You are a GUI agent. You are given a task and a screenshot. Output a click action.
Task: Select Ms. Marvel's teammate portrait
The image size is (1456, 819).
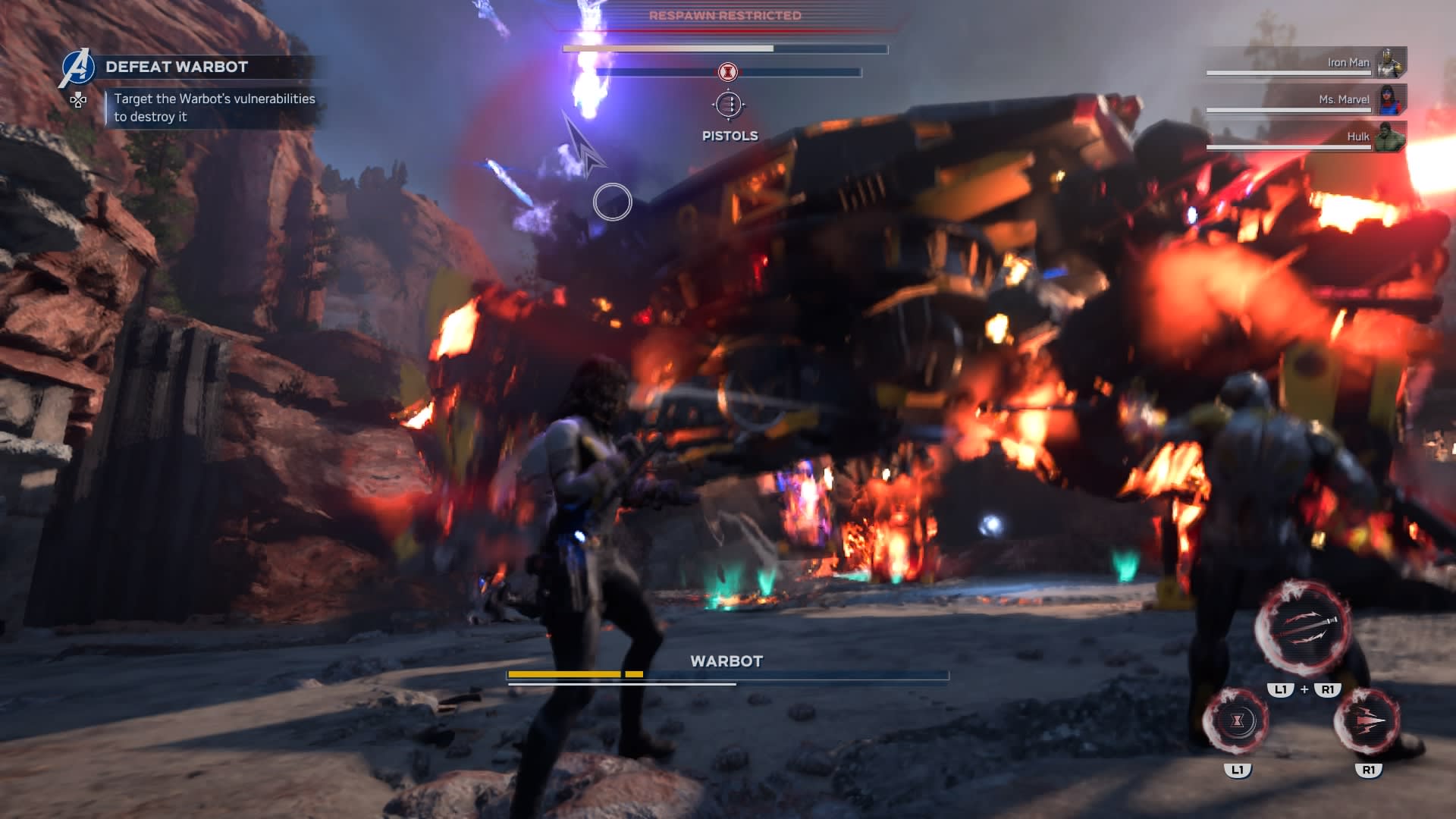coord(1390,100)
